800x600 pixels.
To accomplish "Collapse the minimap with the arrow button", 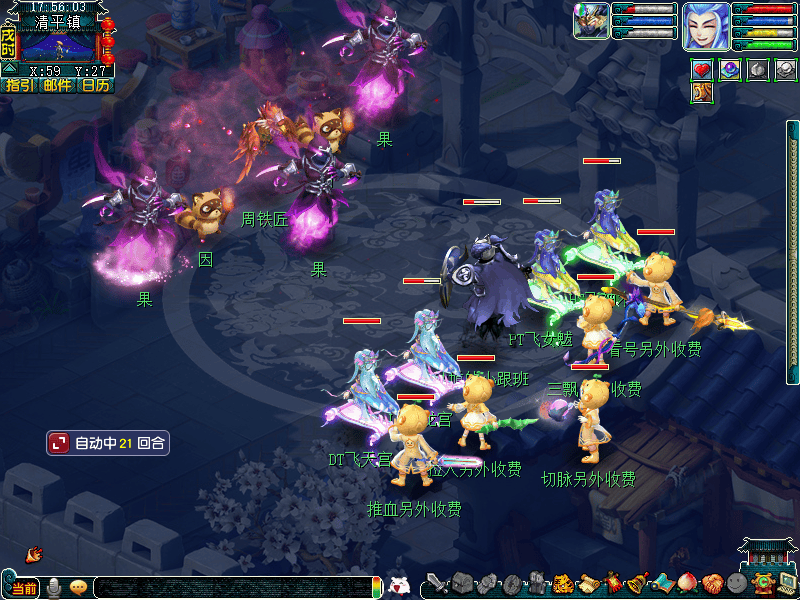I will [x=8, y=69].
